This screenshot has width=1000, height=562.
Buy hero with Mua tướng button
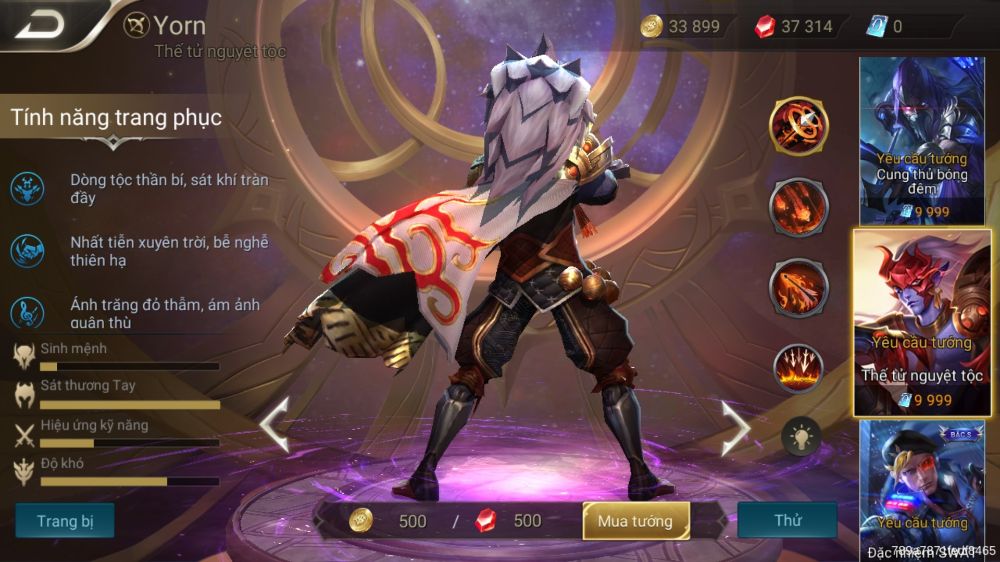(636, 521)
